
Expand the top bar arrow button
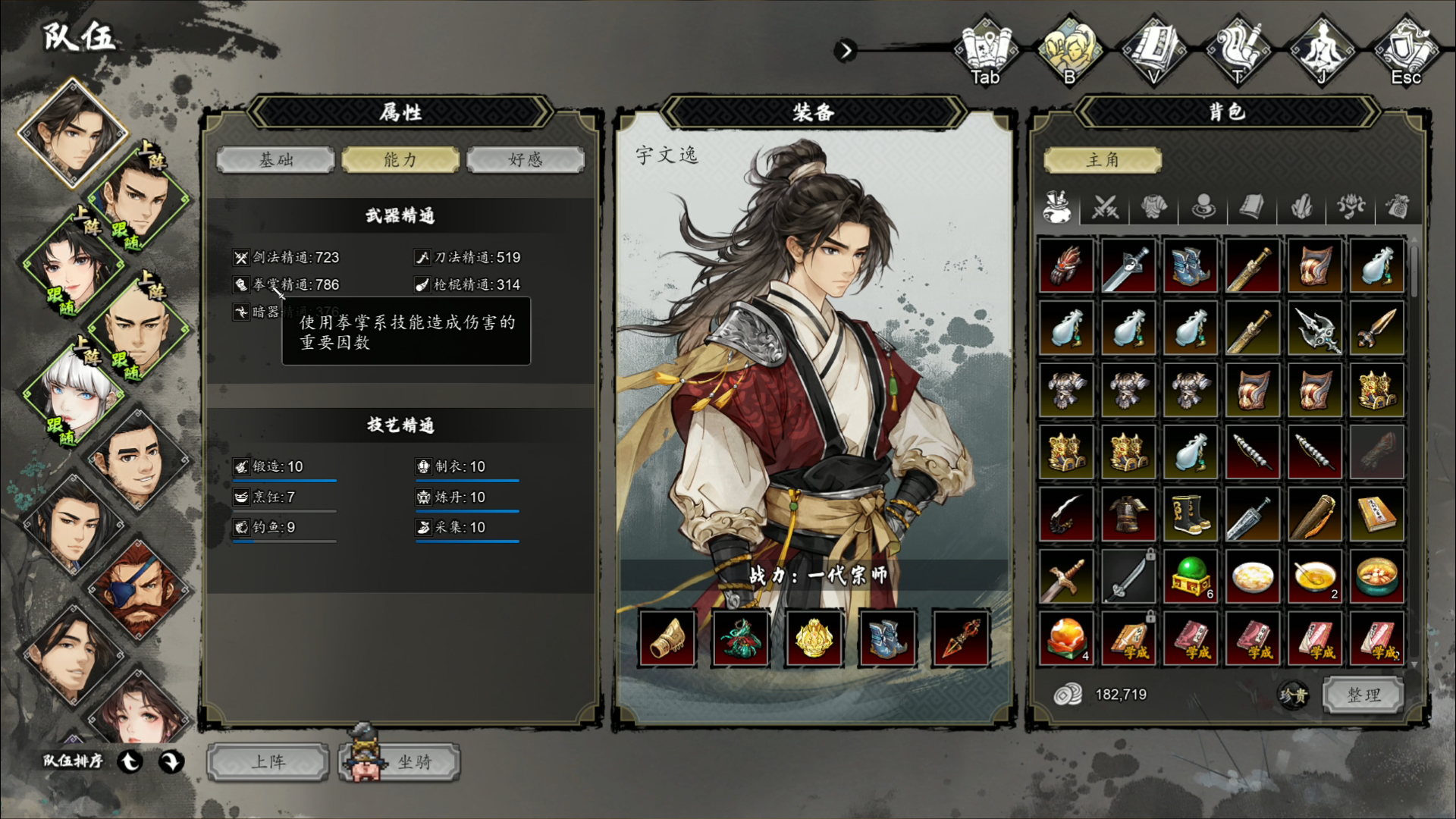click(x=845, y=51)
